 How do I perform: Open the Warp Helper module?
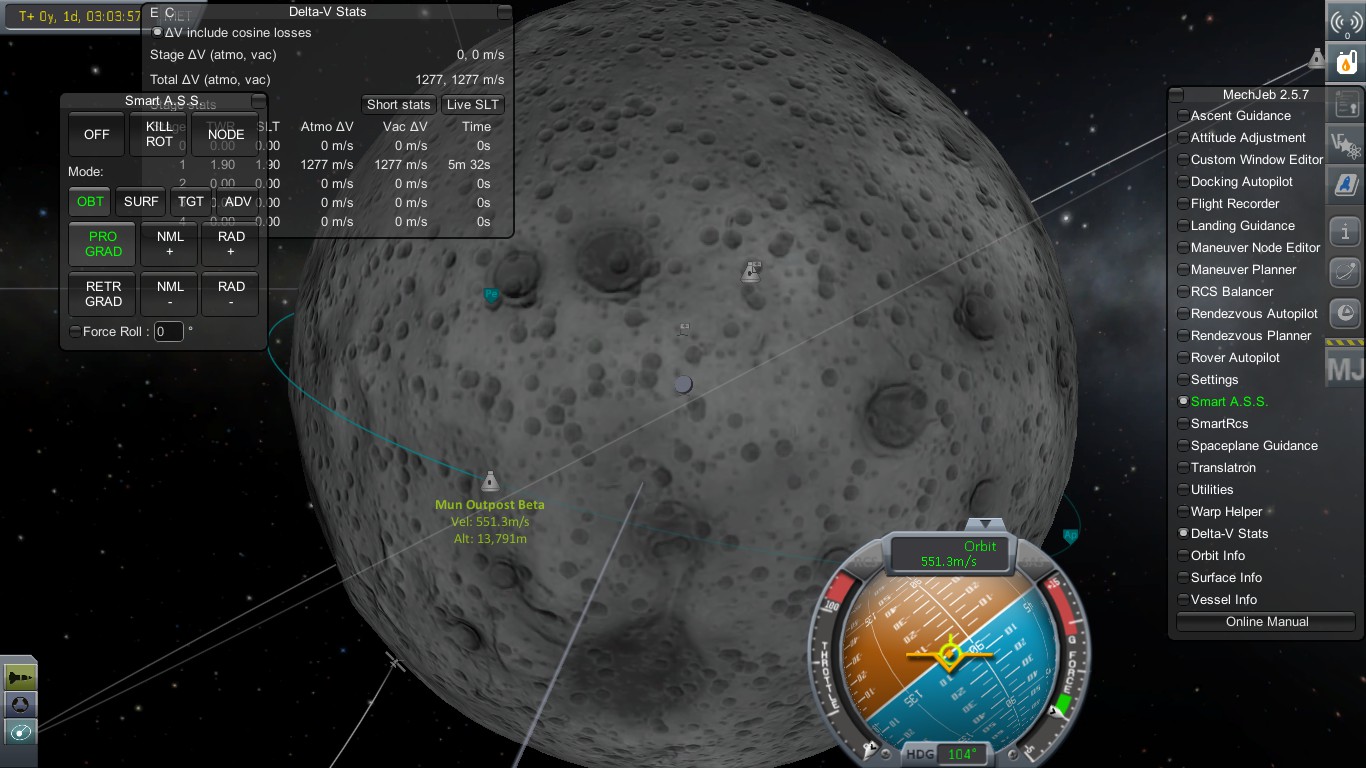point(1226,512)
